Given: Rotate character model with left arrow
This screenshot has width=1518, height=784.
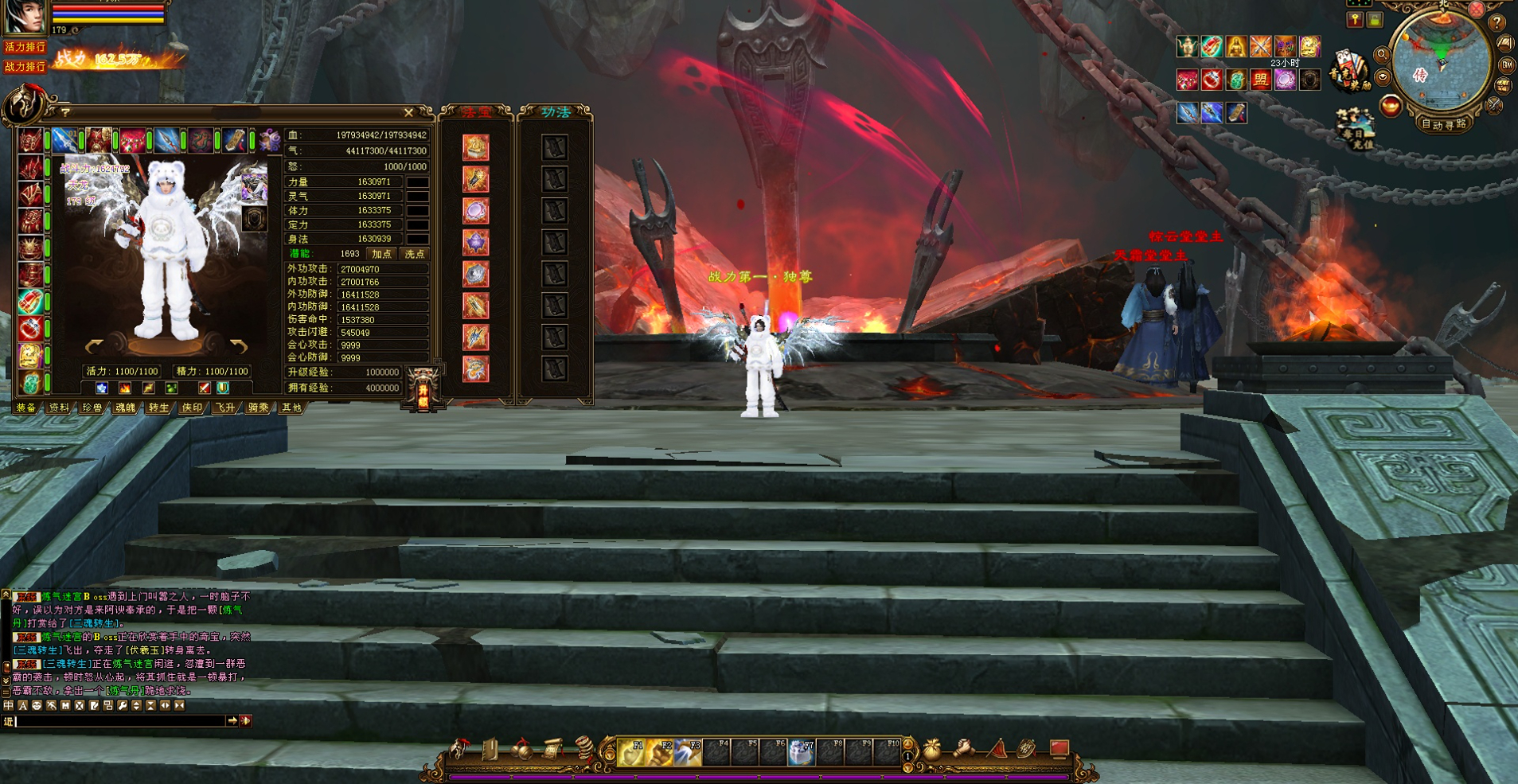Looking at the screenshot, I should [95, 347].
